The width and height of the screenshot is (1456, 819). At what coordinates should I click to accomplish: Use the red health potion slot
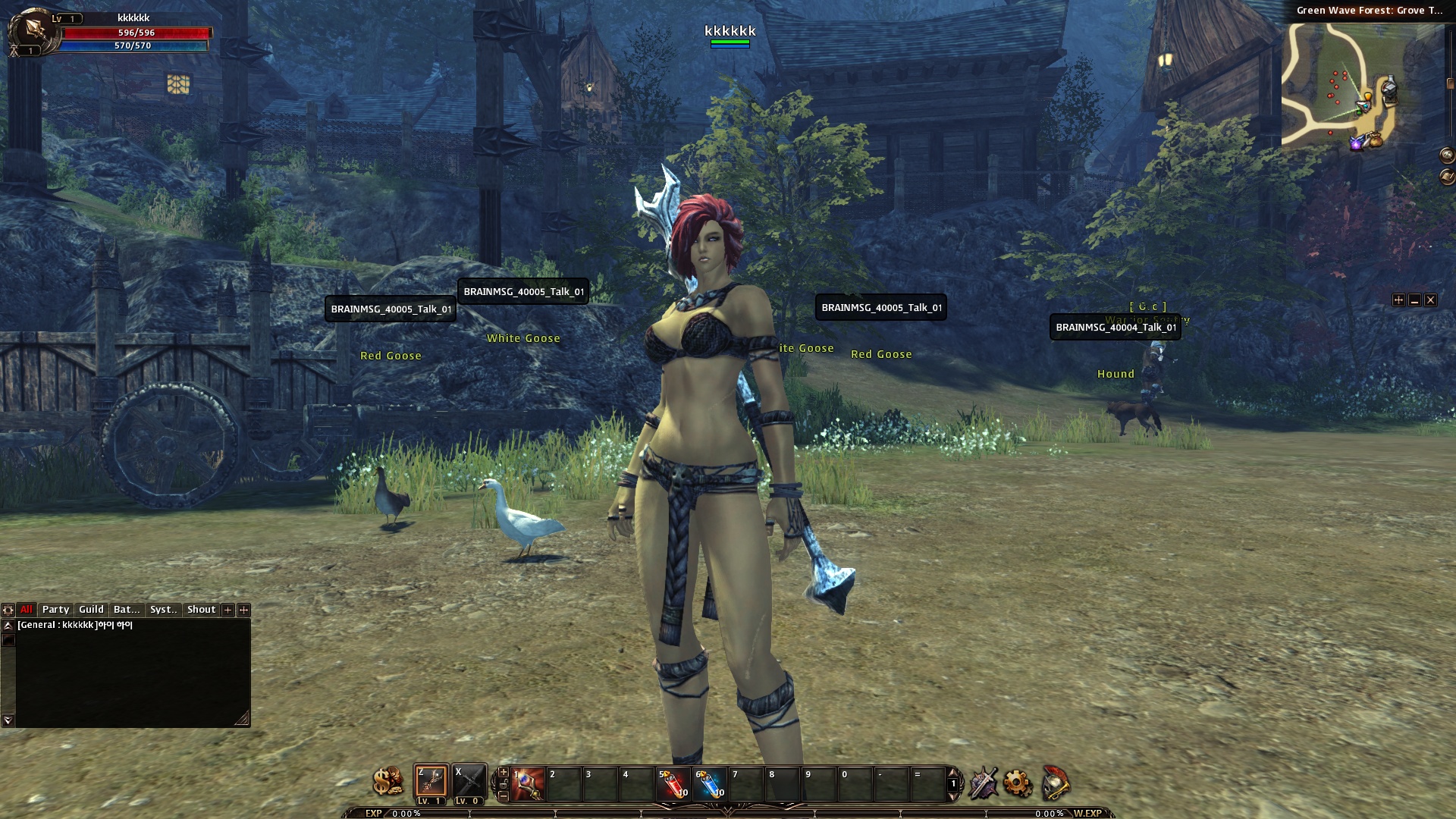[x=673, y=784]
